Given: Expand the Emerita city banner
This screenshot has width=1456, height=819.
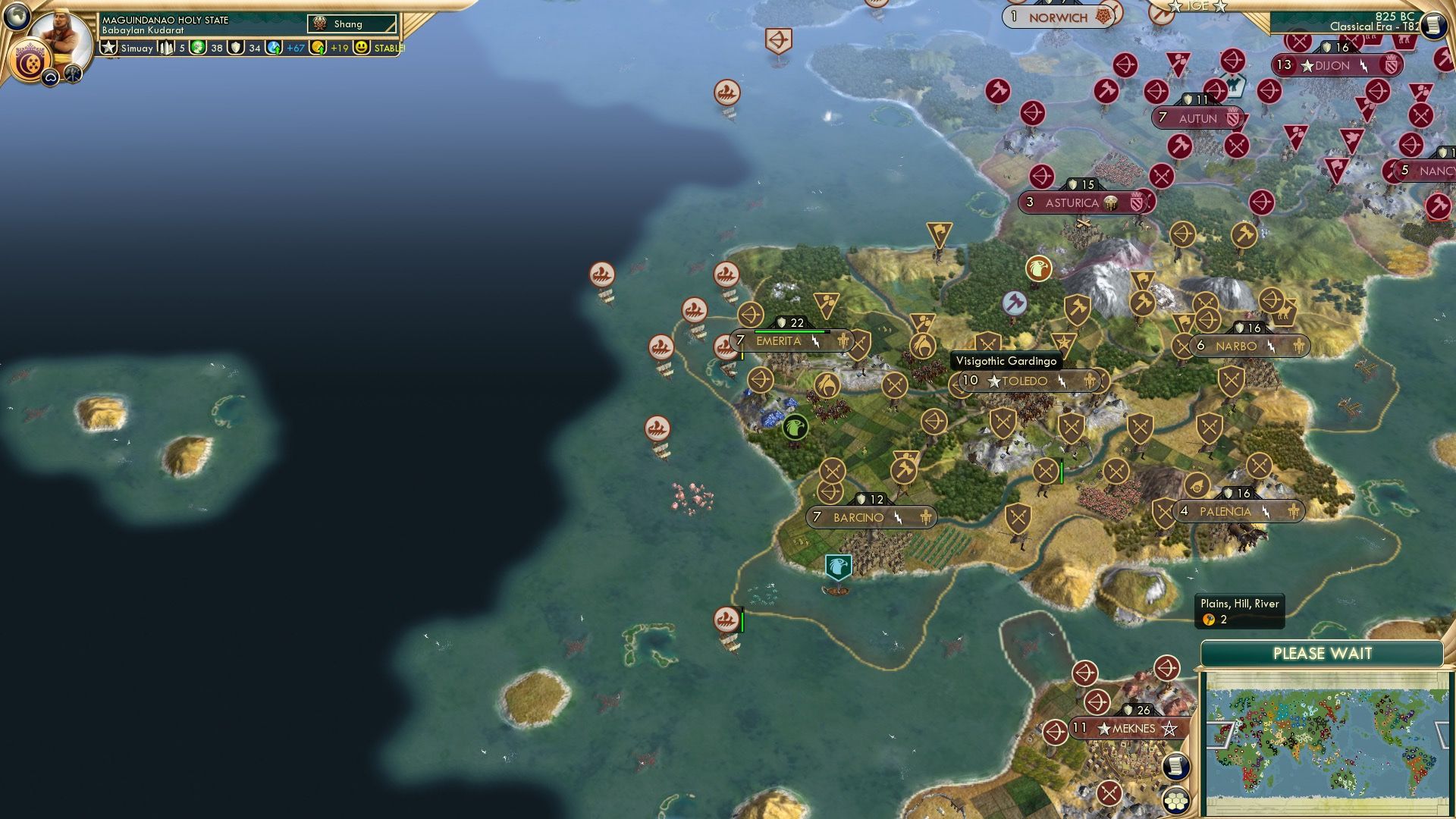Looking at the screenshot, I should 778,341.
